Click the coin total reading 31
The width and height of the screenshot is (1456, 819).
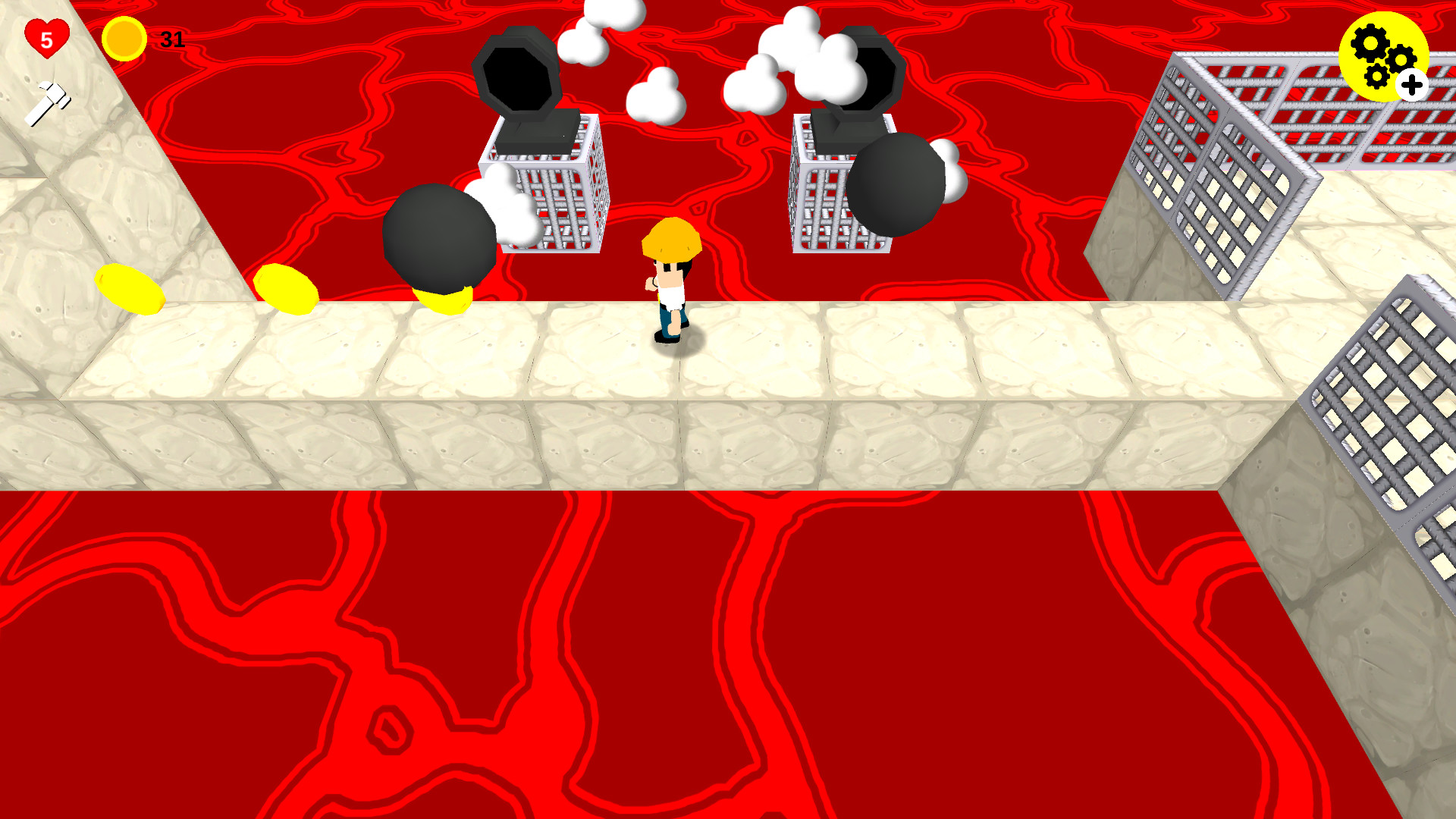pyautogui.click(x=171, y=39)
